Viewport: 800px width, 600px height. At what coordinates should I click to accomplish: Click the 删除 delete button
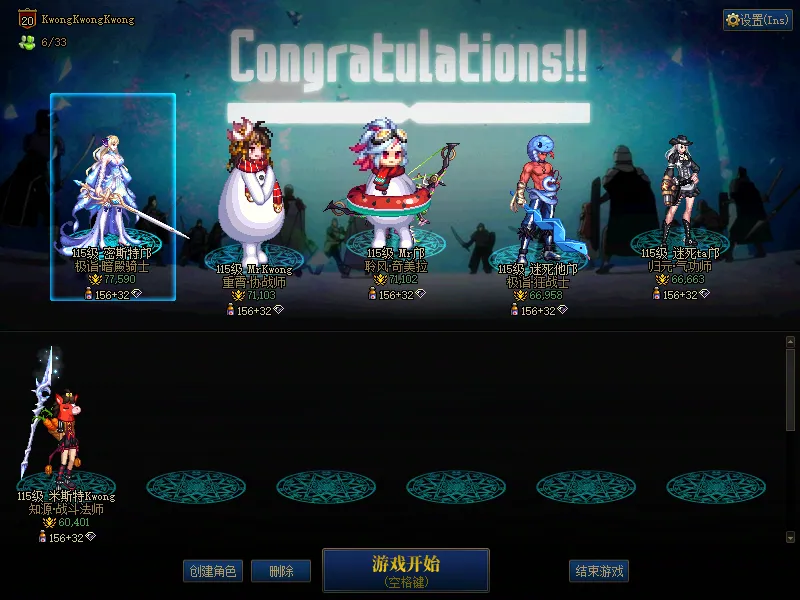coord(280,571)
